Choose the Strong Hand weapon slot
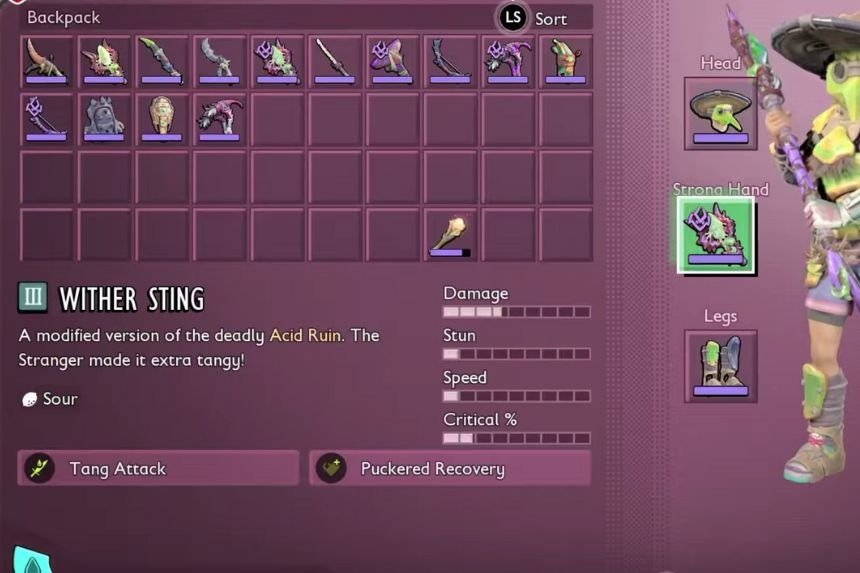 [716, 235]
